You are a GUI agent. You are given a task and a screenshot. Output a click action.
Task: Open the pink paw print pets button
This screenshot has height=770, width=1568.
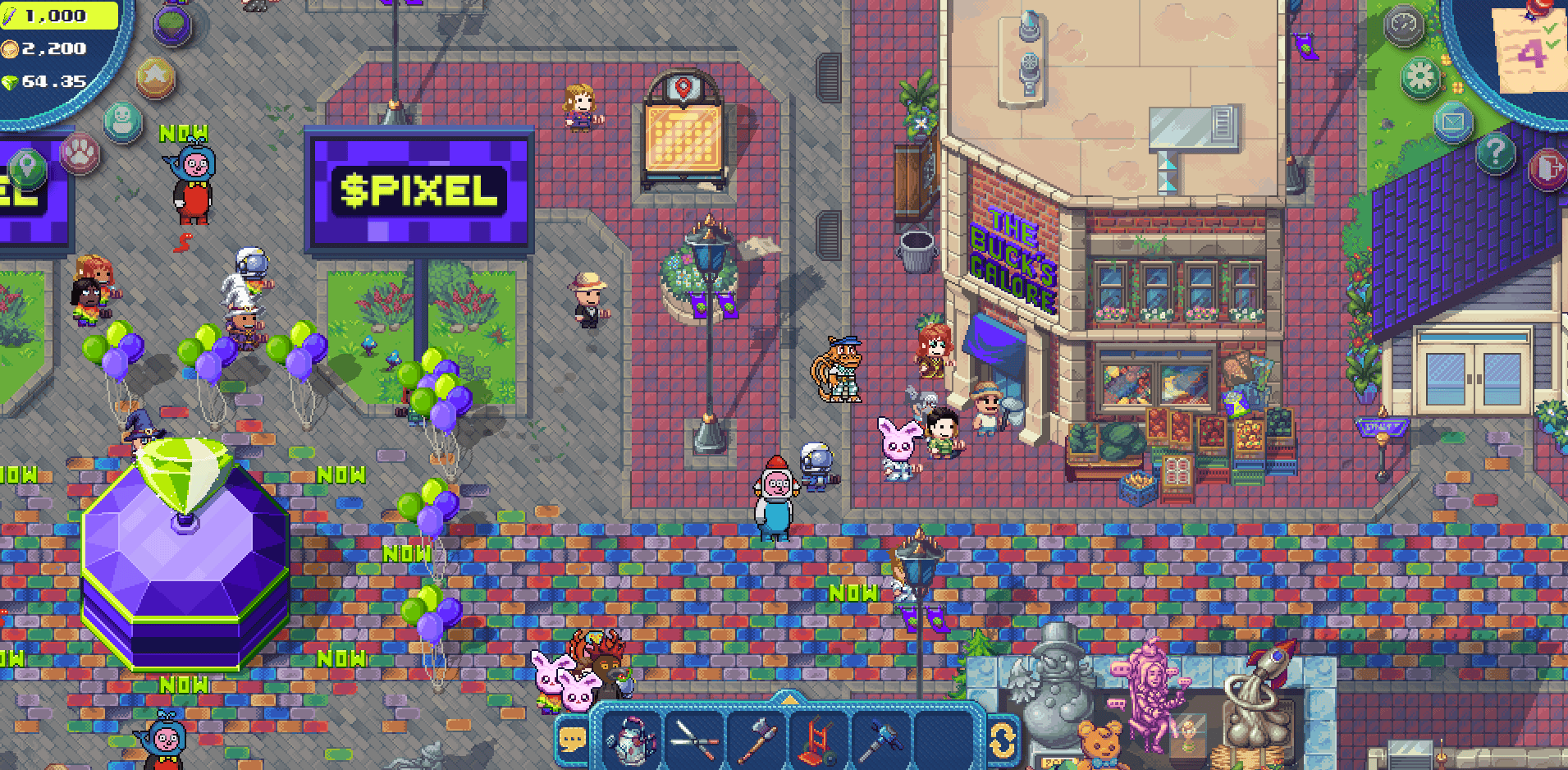(80, 153)
